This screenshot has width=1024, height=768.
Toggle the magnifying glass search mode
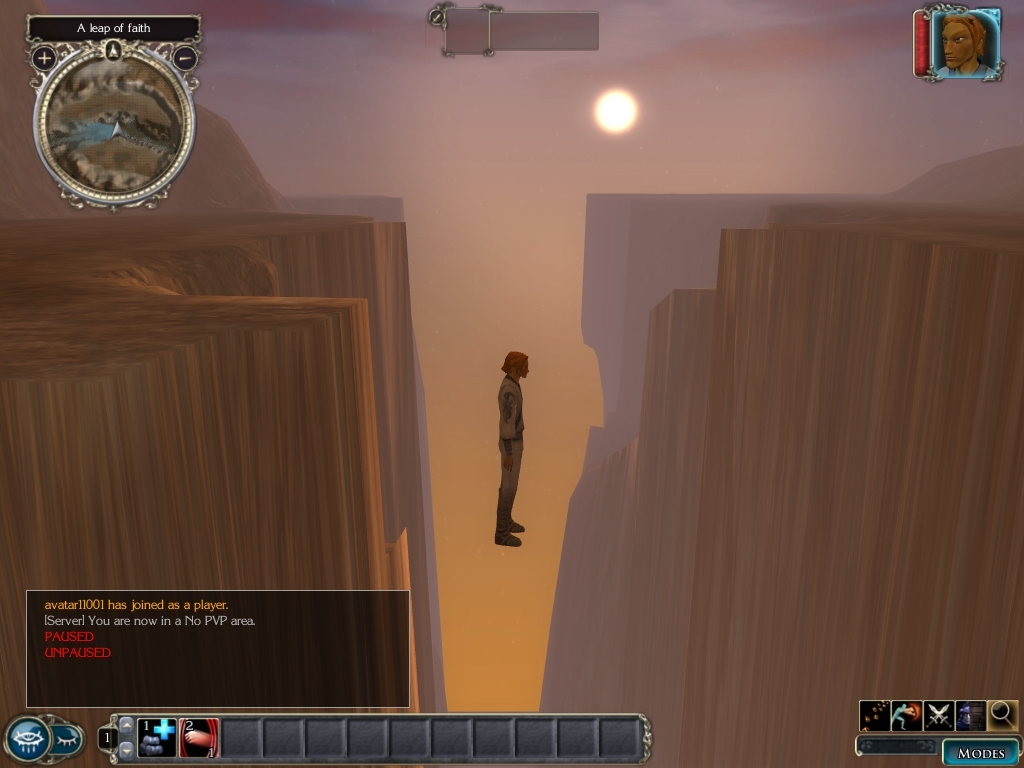click(1002, 715)
